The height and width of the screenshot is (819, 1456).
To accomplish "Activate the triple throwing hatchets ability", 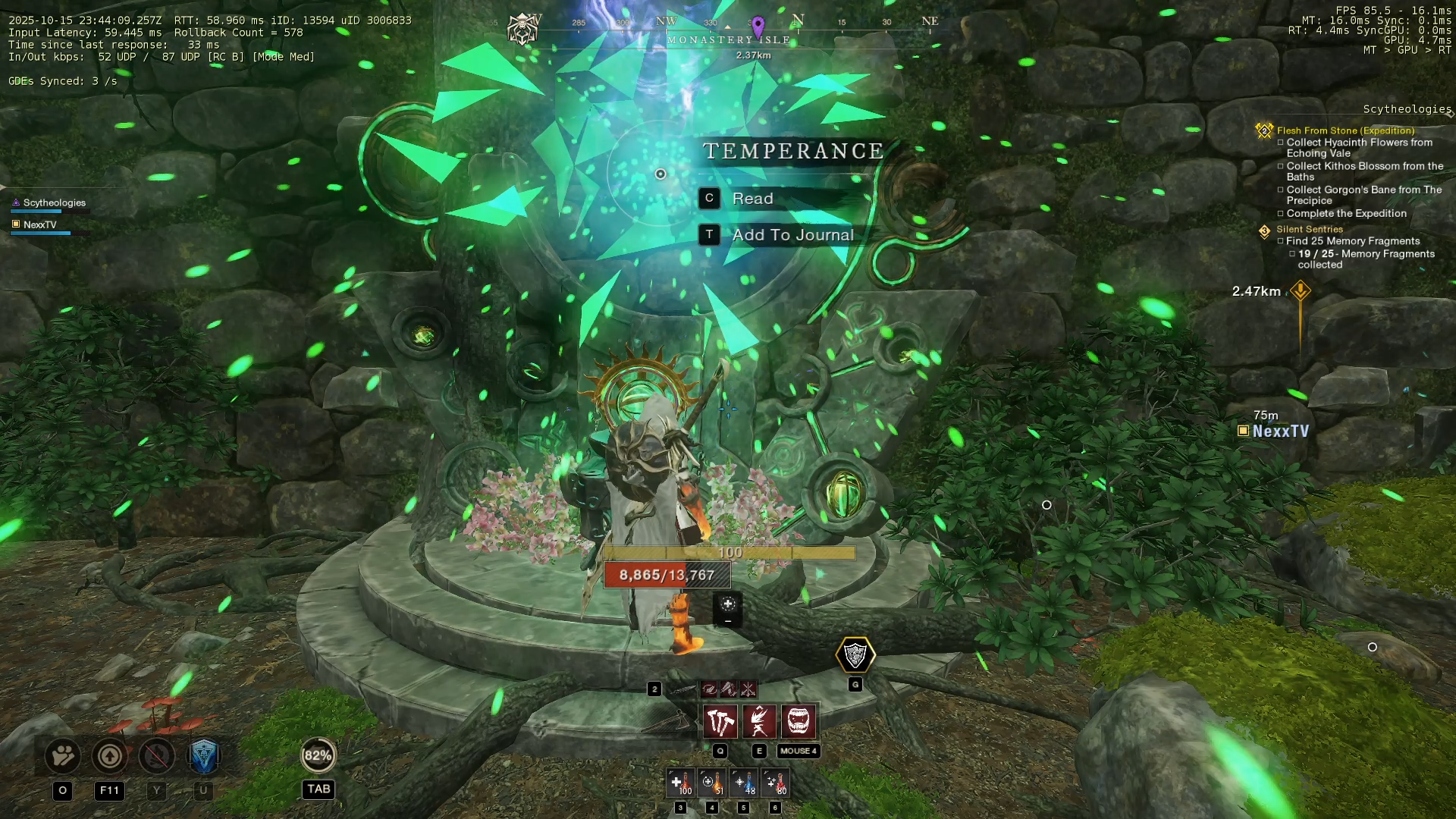I will (x=720, y=721).
